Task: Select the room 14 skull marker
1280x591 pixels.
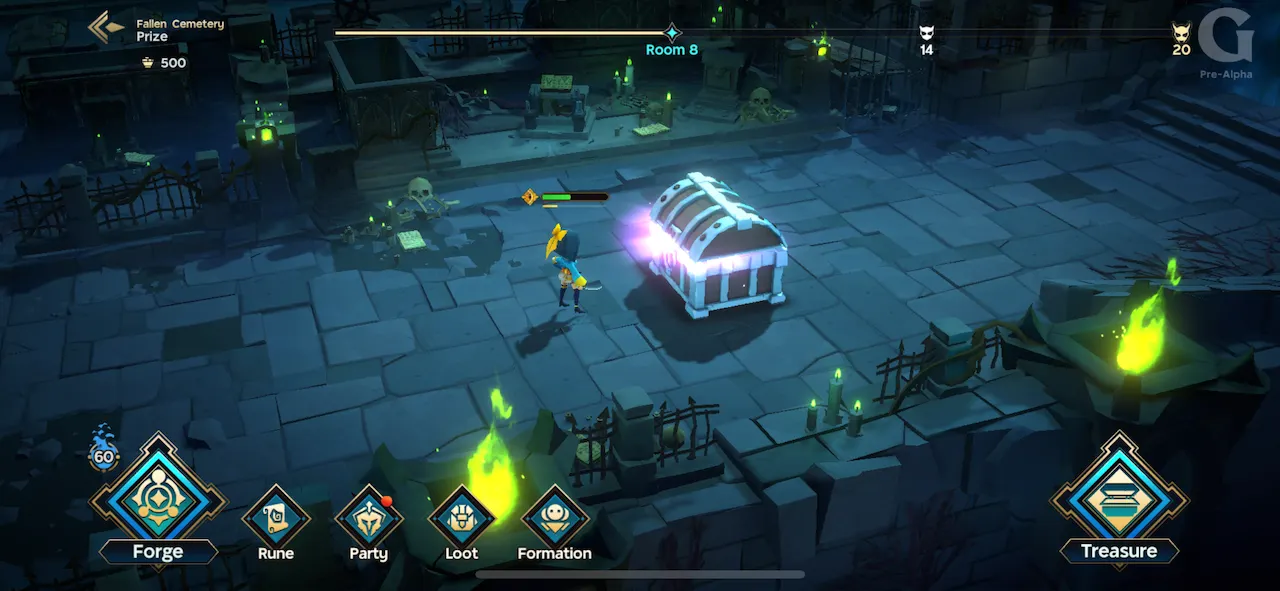Action: pos(926,33)
